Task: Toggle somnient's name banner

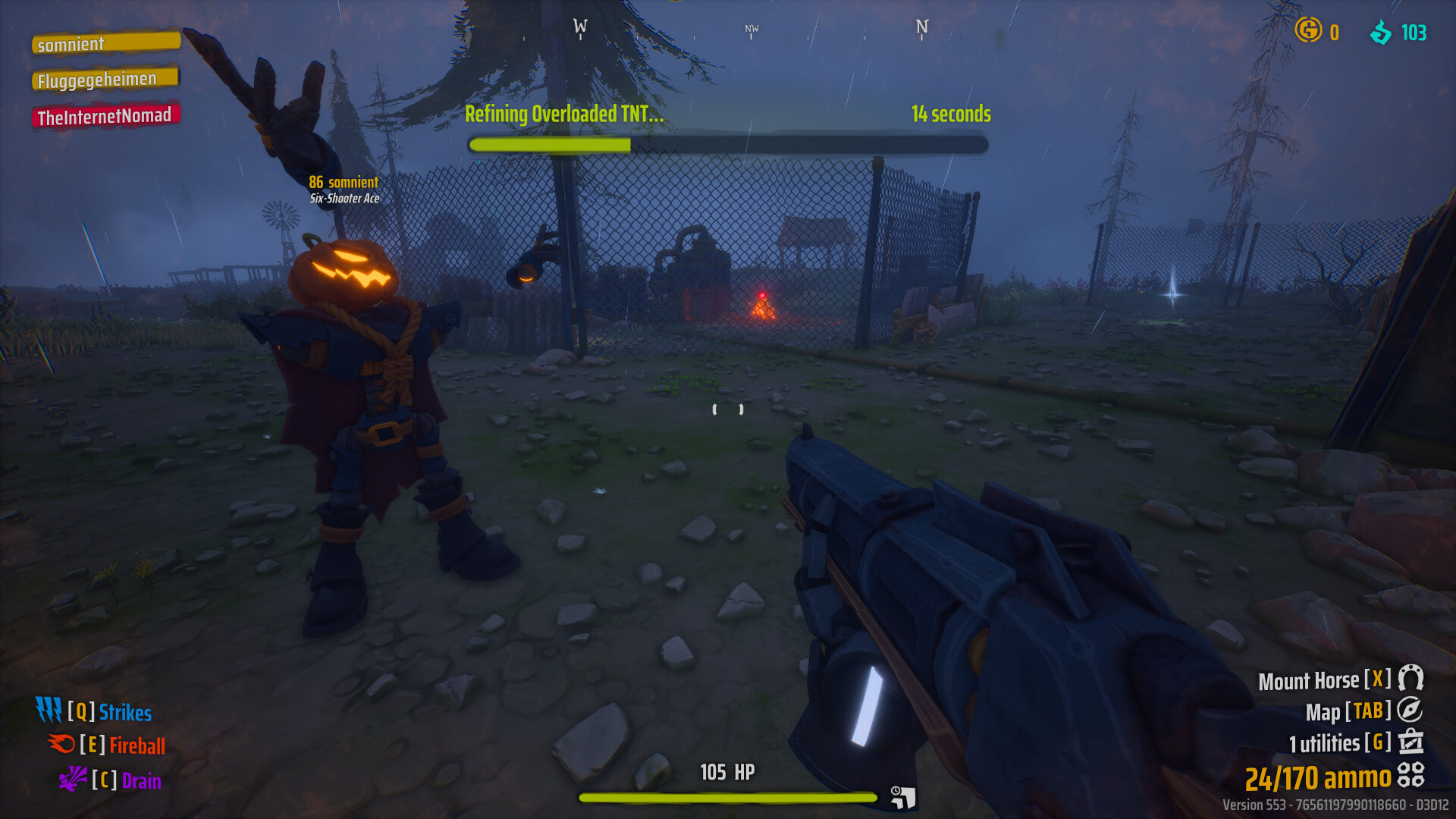Action: [105, 43]
